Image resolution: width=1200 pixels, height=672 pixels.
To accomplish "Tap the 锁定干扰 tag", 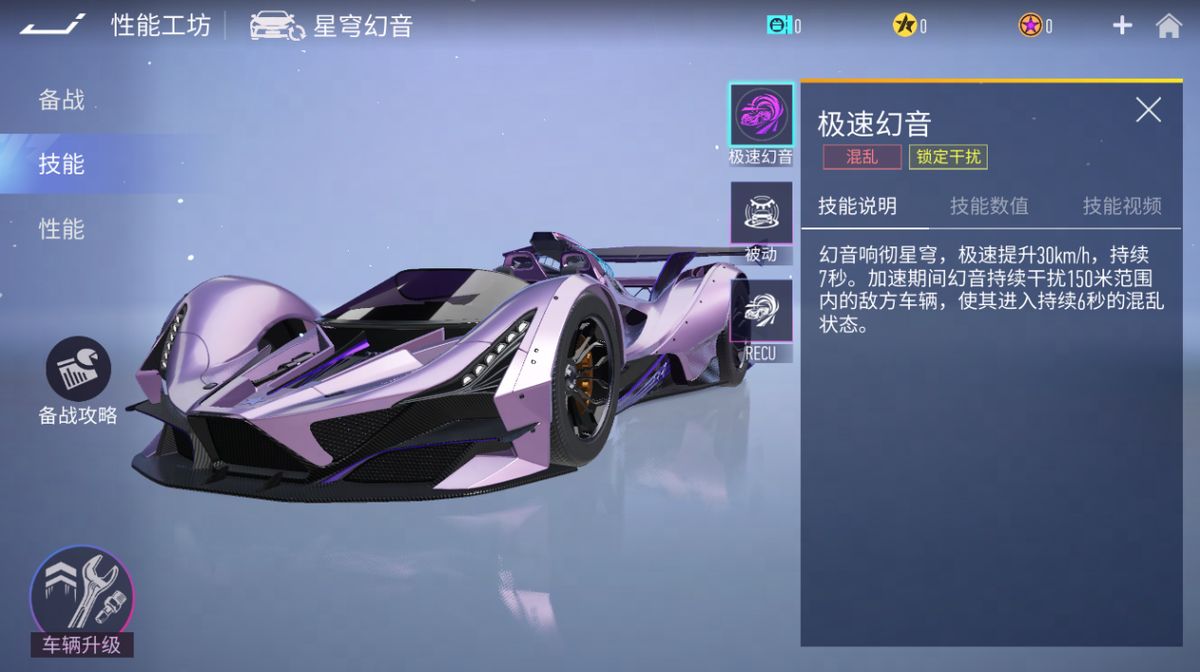I will coord(948,157).
